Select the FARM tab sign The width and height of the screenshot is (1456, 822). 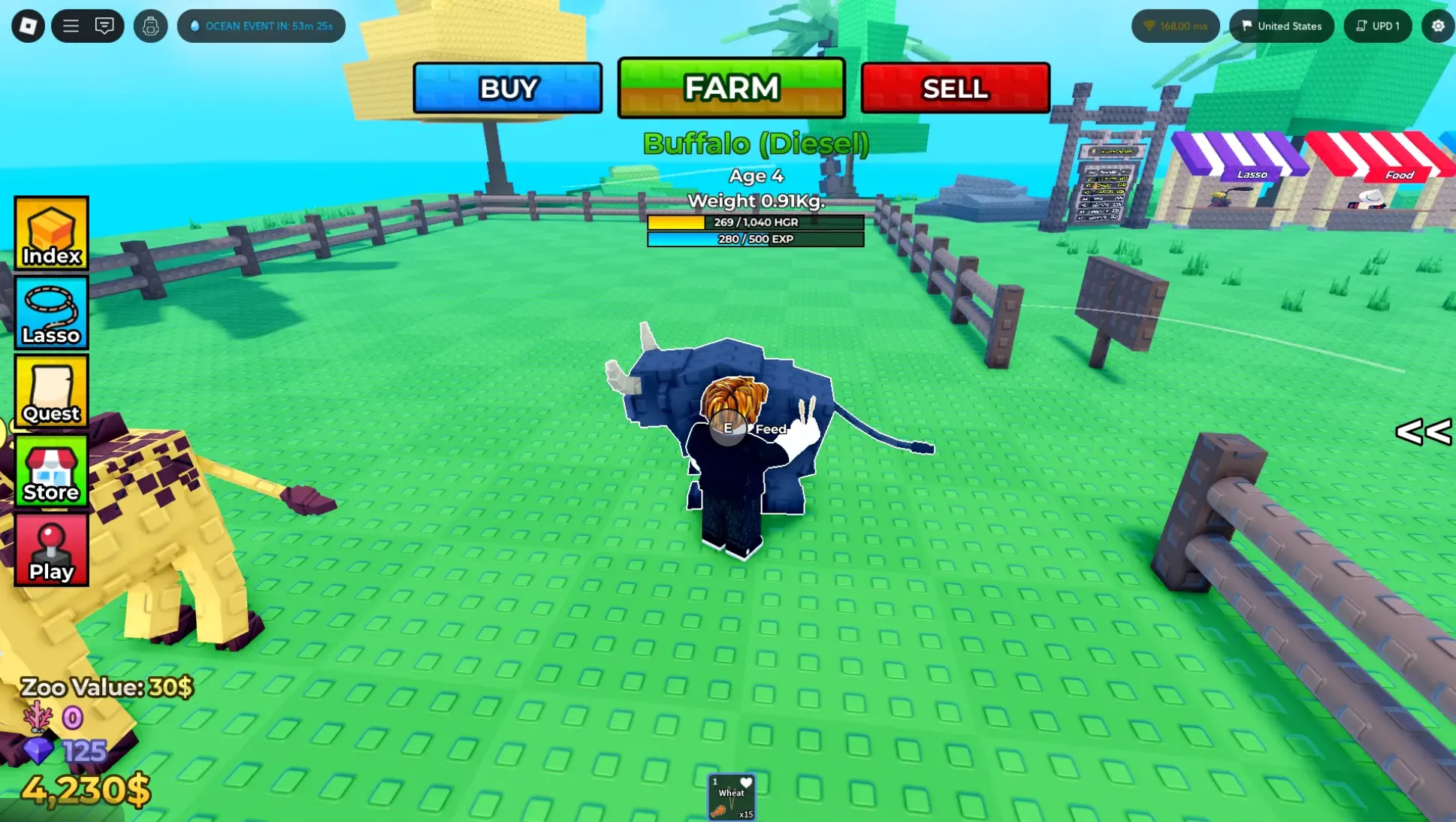click(x=730, y=88)
